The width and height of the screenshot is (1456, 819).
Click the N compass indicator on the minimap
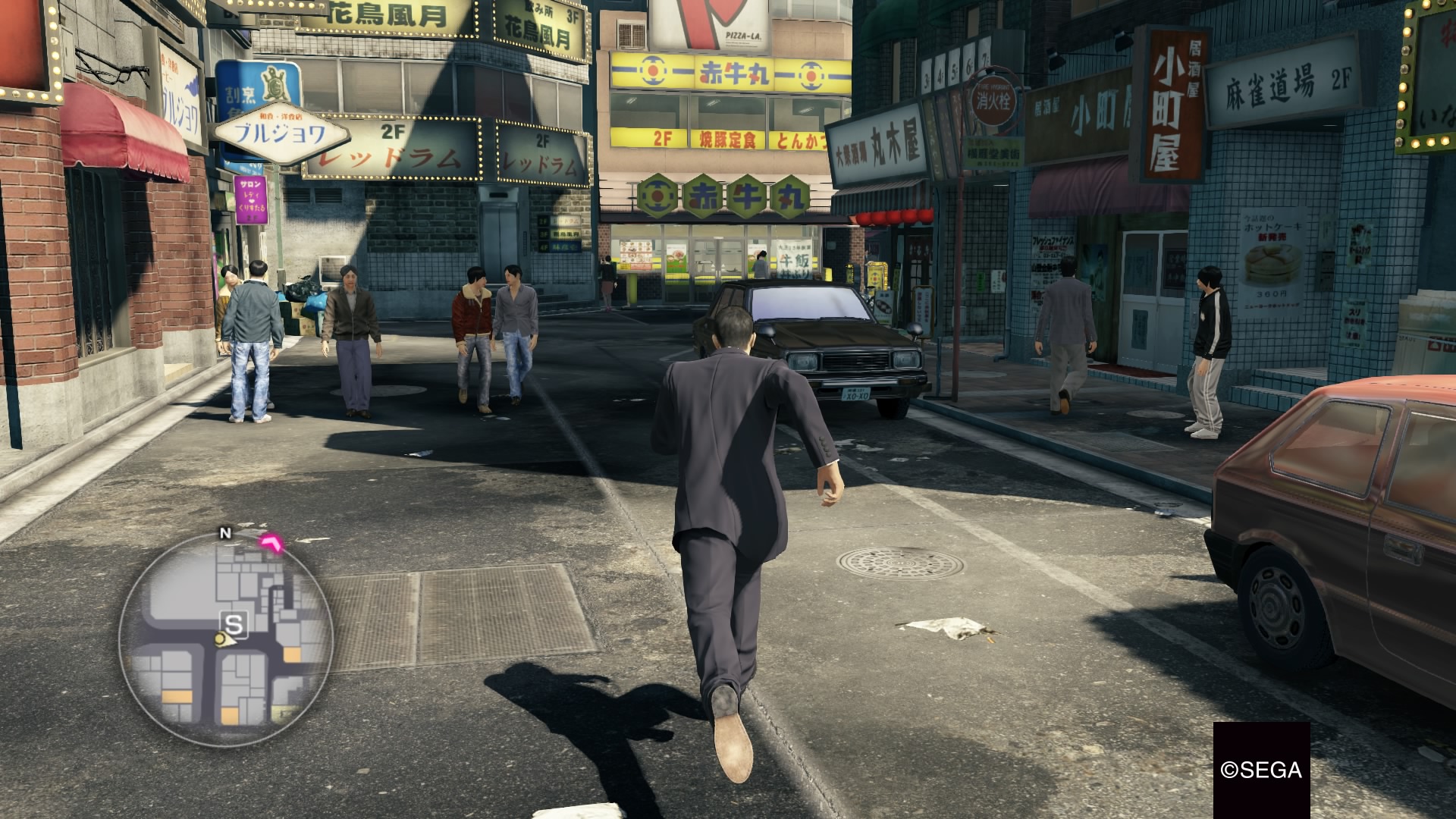pos(224,533)
